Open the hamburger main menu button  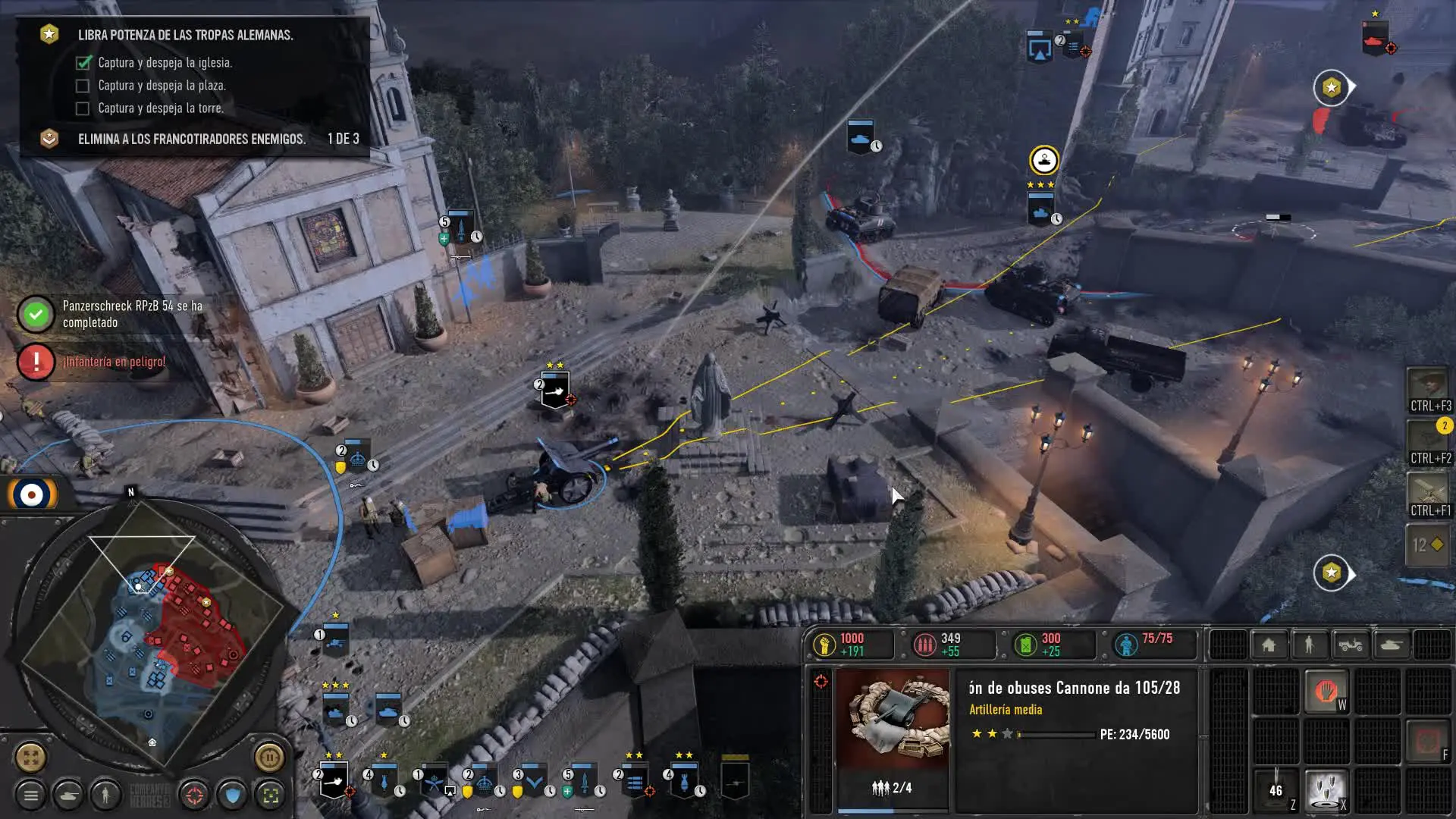coord(31,795)
